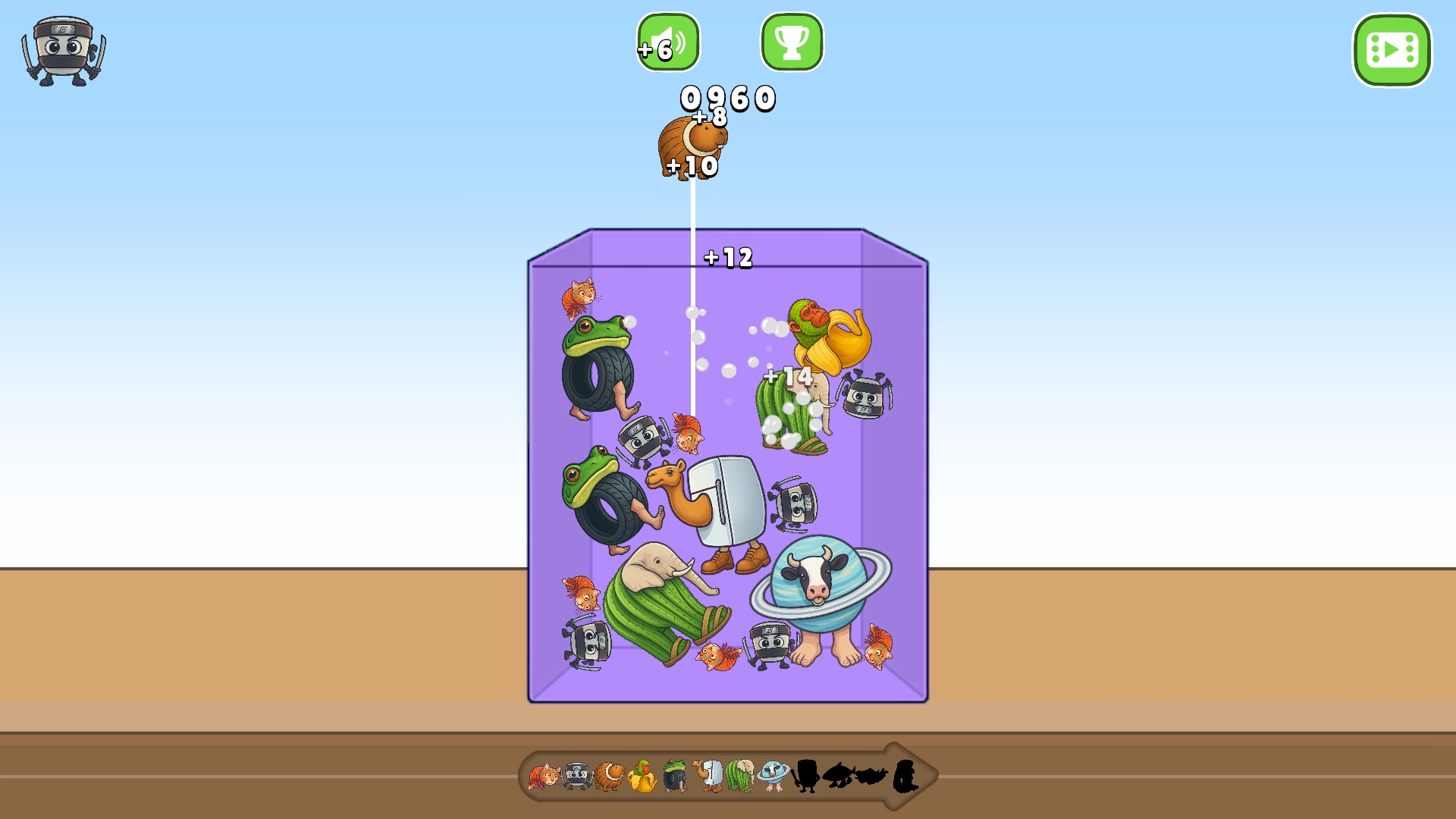
Task: Select the capybara-mammoth in the evolution chart
Action: coord(609,775)
